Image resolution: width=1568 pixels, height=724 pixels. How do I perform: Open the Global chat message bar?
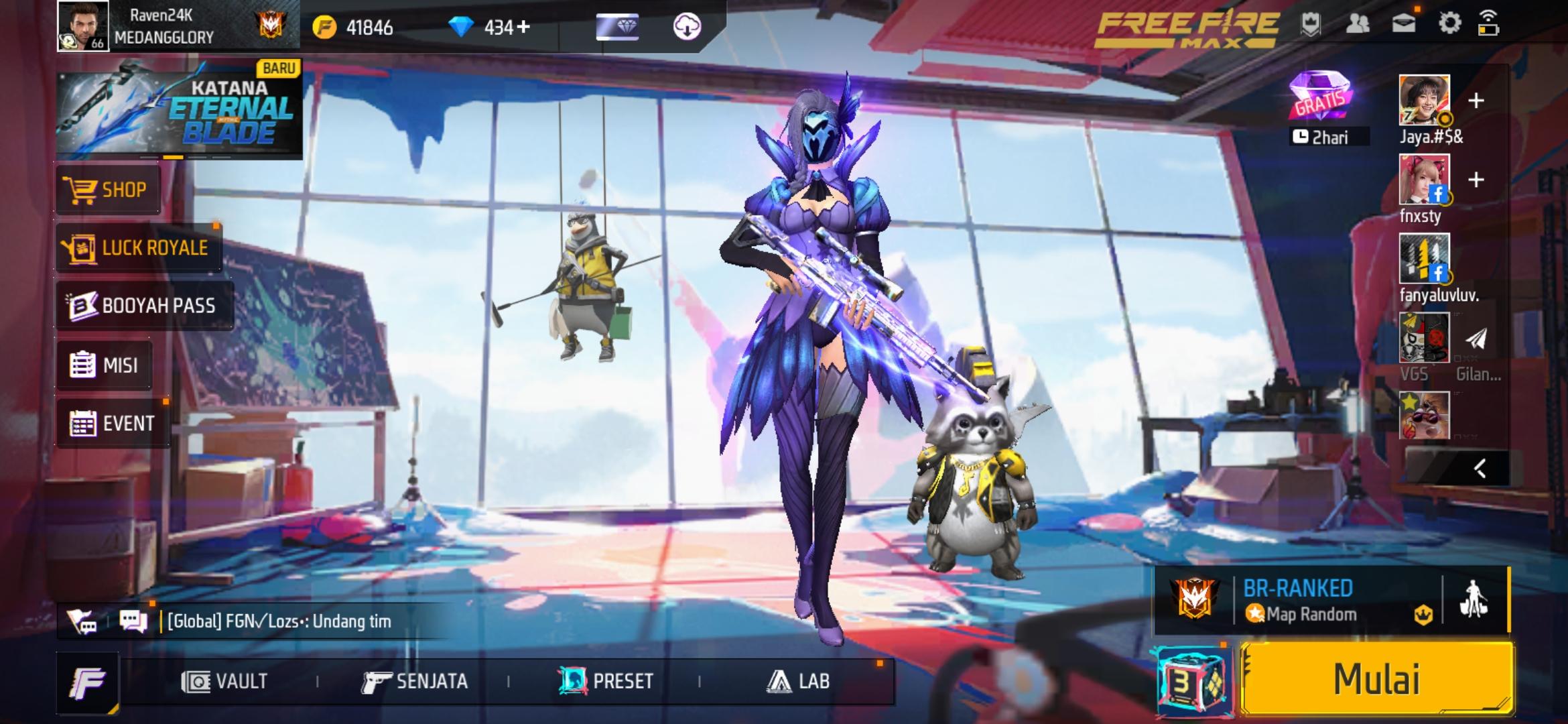point(278,621)
